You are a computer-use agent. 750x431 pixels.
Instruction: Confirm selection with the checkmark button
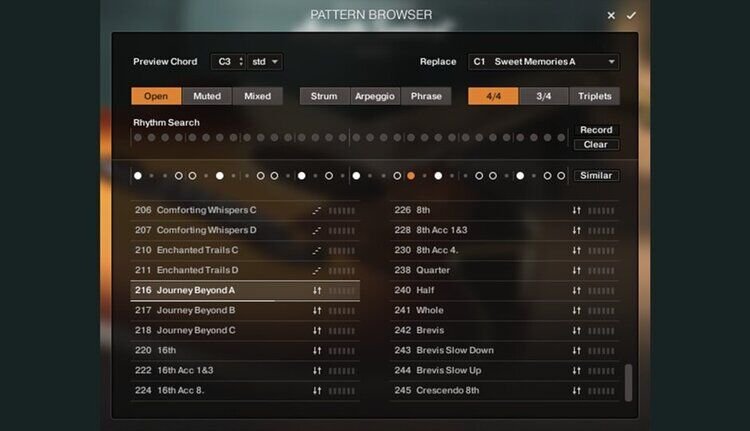pyautogui.click(x=631, y=15)
